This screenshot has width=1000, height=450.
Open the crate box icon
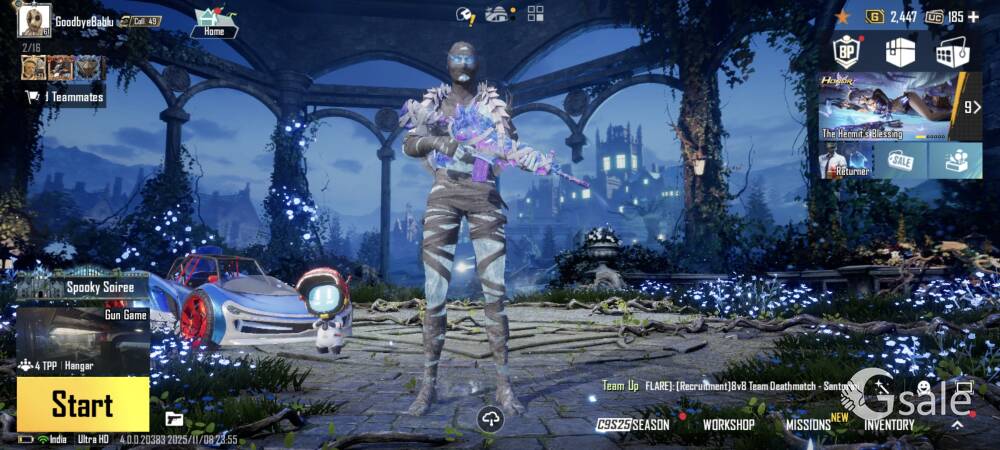click(900, 52)
